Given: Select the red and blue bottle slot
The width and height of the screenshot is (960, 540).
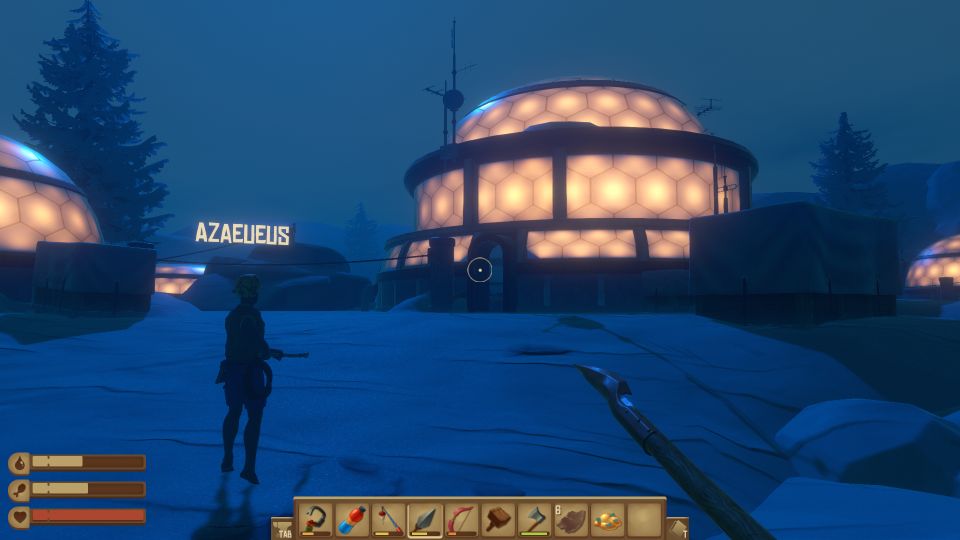Looking at the screenshot, I should (x=352, y=519).
